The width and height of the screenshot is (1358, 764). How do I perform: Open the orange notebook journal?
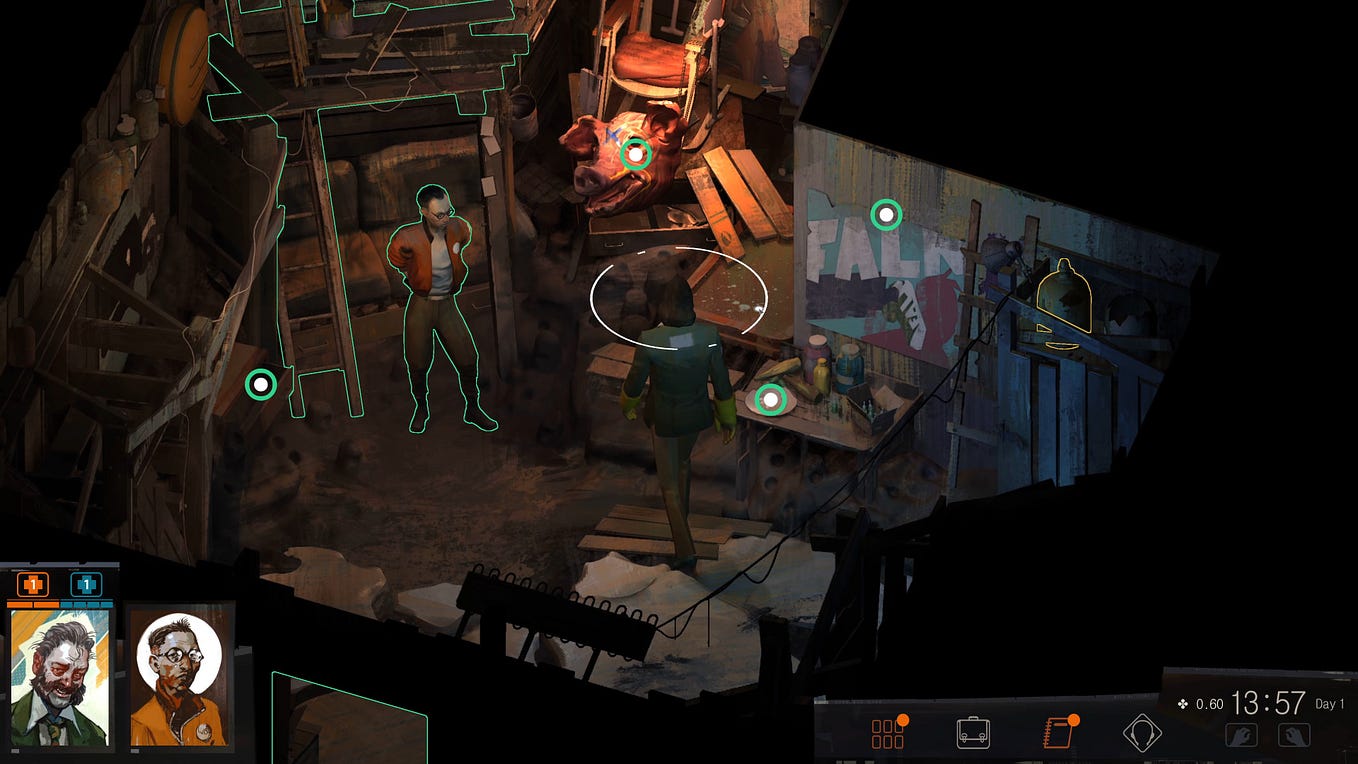[1057, 734]
